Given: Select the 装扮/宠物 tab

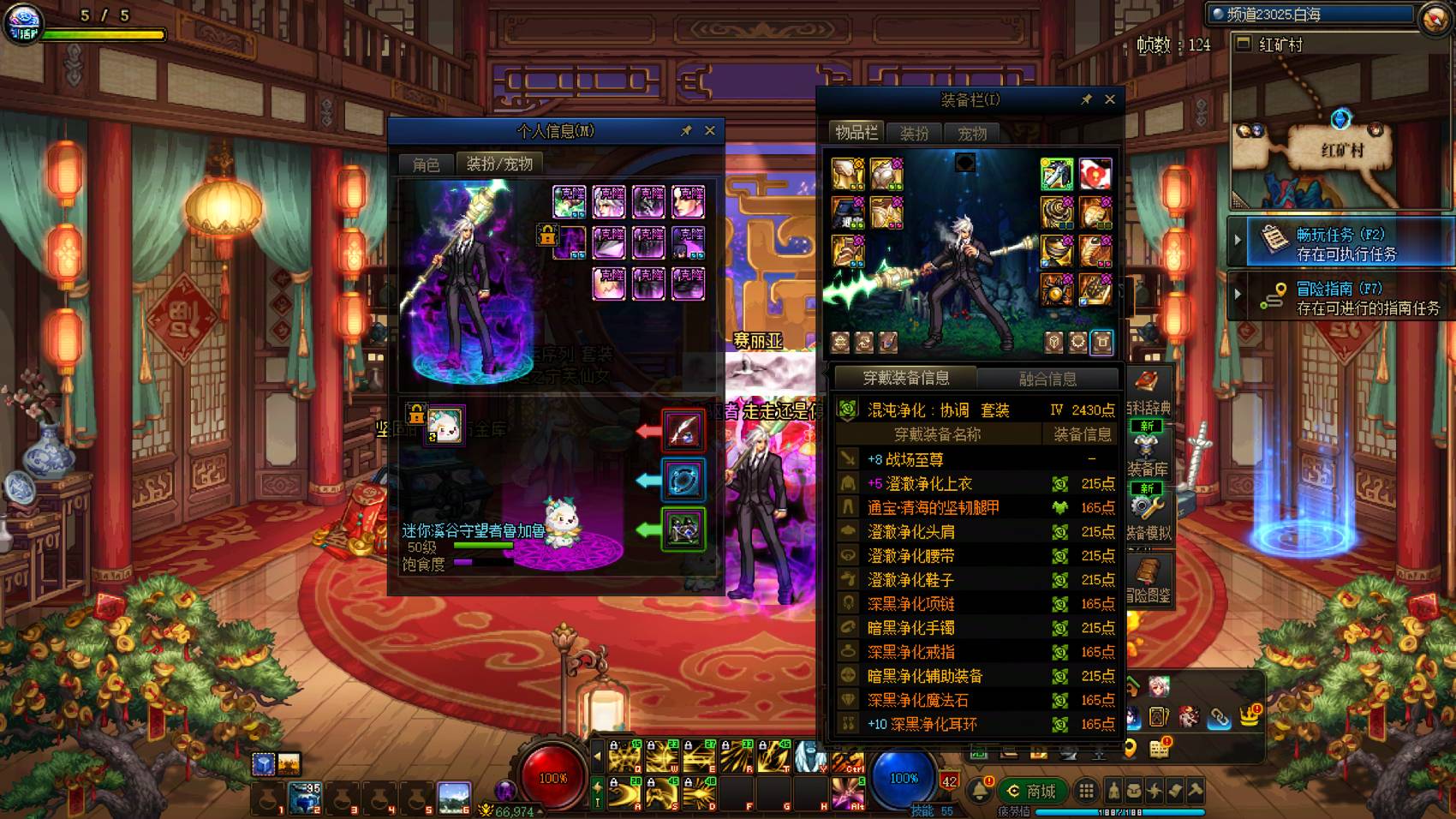Looking at the screenshot, I should [499, 164].
